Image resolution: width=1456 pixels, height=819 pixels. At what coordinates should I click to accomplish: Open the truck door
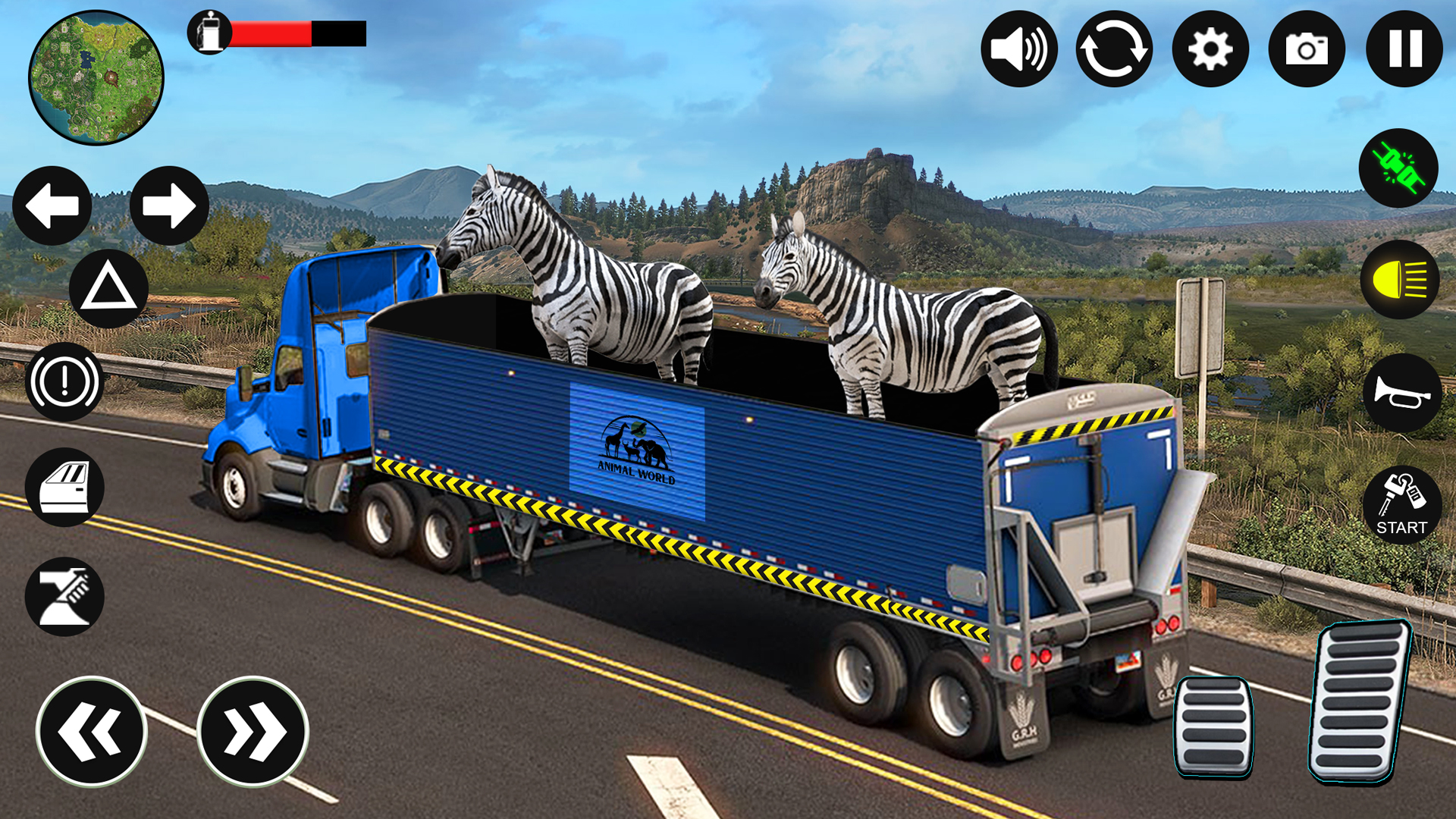tap(64, 488)
